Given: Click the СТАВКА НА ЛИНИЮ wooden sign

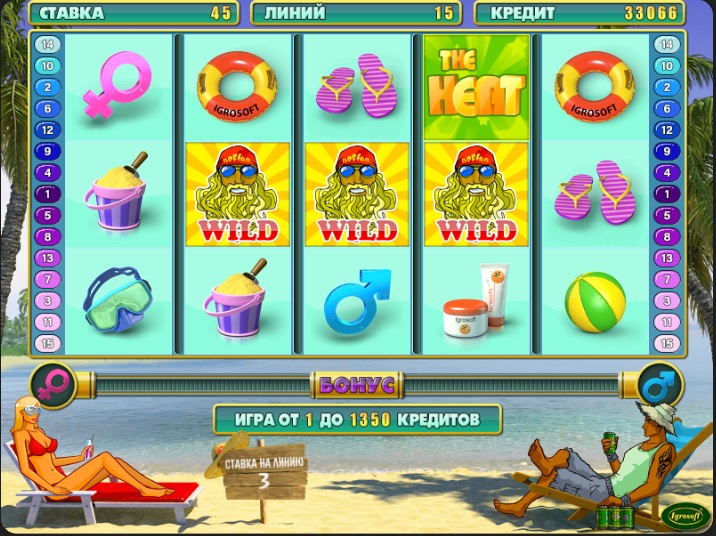Looking at the screenshot, I should (x=264, y=472).
